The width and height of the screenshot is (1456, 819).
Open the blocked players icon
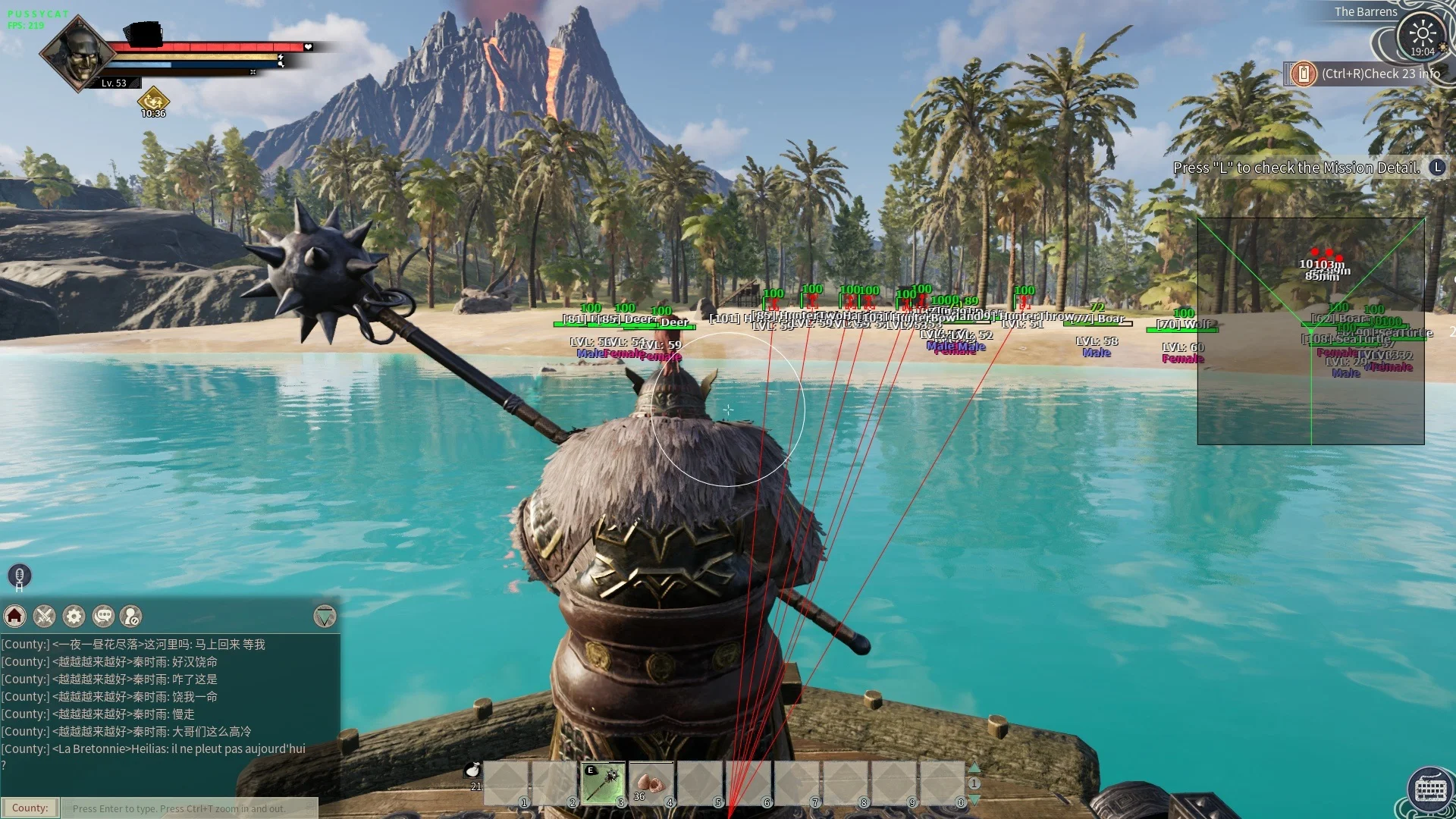(131, 616)
